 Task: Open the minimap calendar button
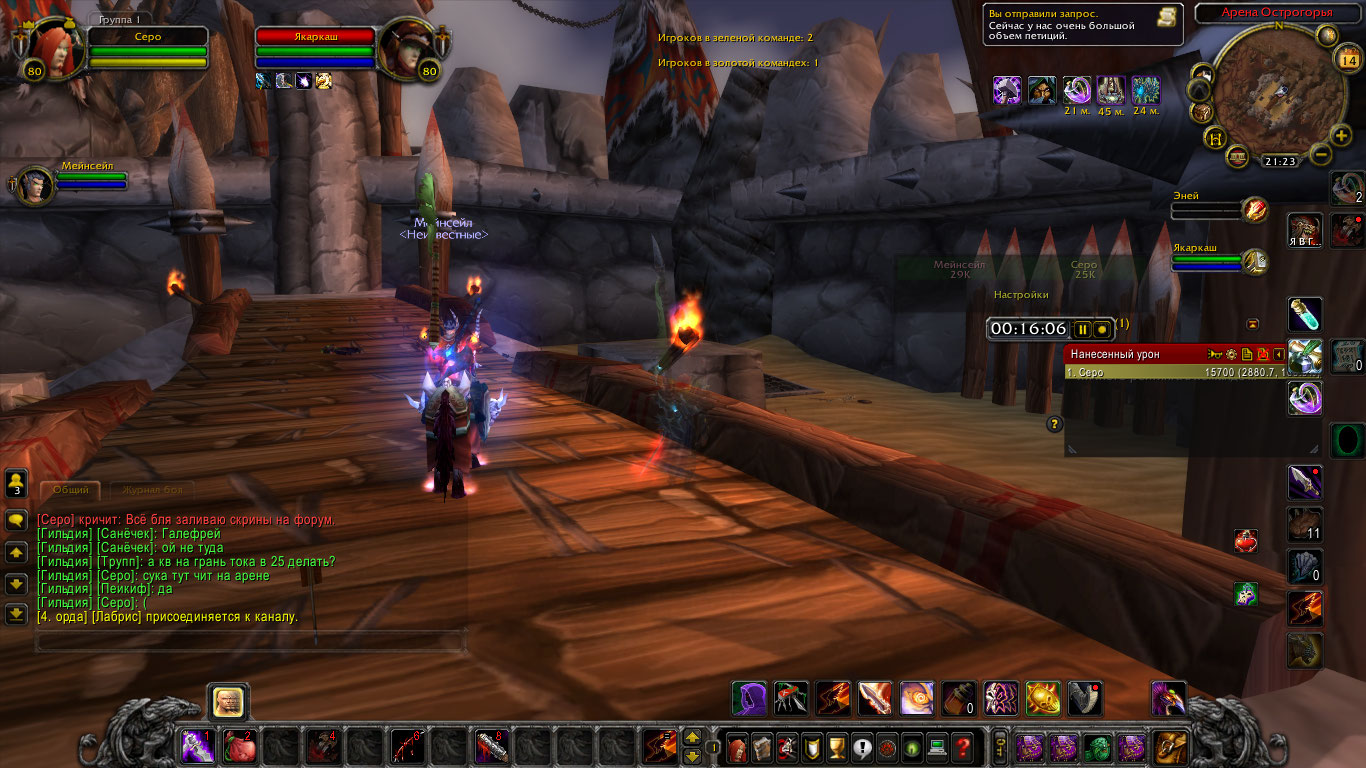click(x=1346, y=59)
